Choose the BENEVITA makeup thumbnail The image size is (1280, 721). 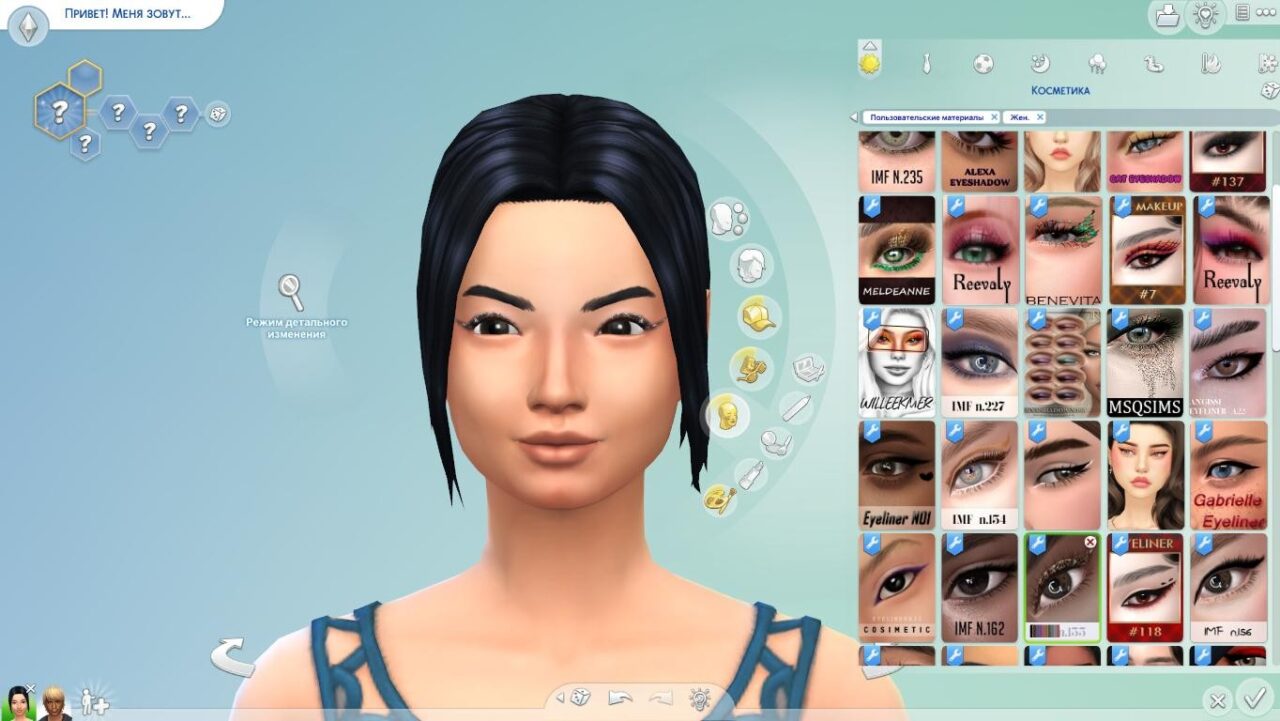coord(1062,250)
